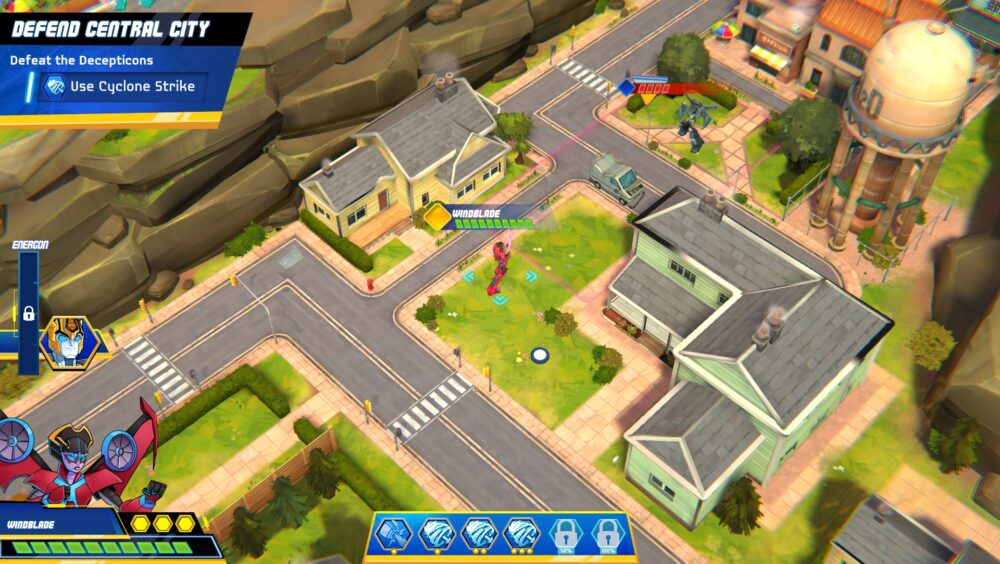Screen dimensions: 1000x564
Task: Activate the first attack ability icon
Action: click(x=394, y=535)
